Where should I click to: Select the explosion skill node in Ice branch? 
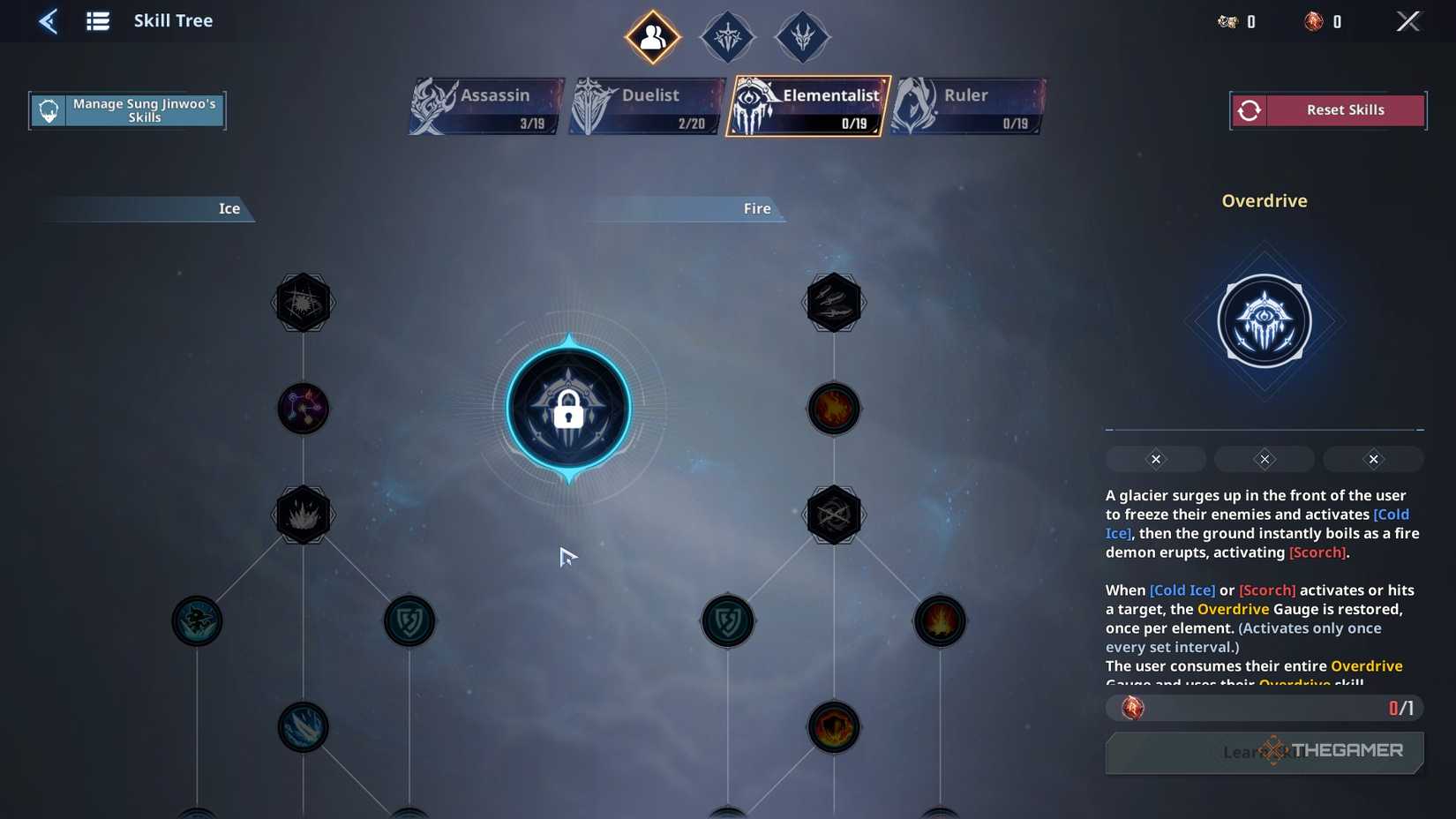[x=304, y=515]
